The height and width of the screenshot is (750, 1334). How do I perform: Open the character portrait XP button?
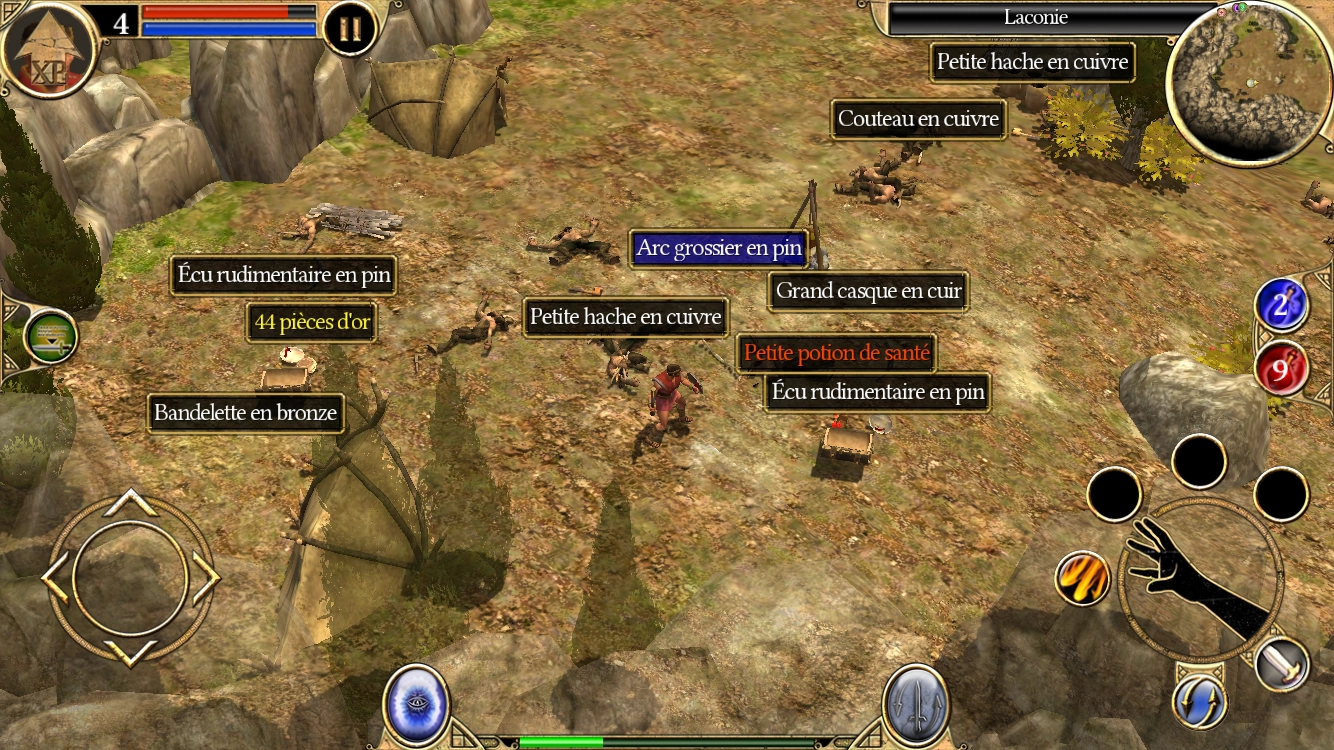pyautogui.click(x=47, y=52)
